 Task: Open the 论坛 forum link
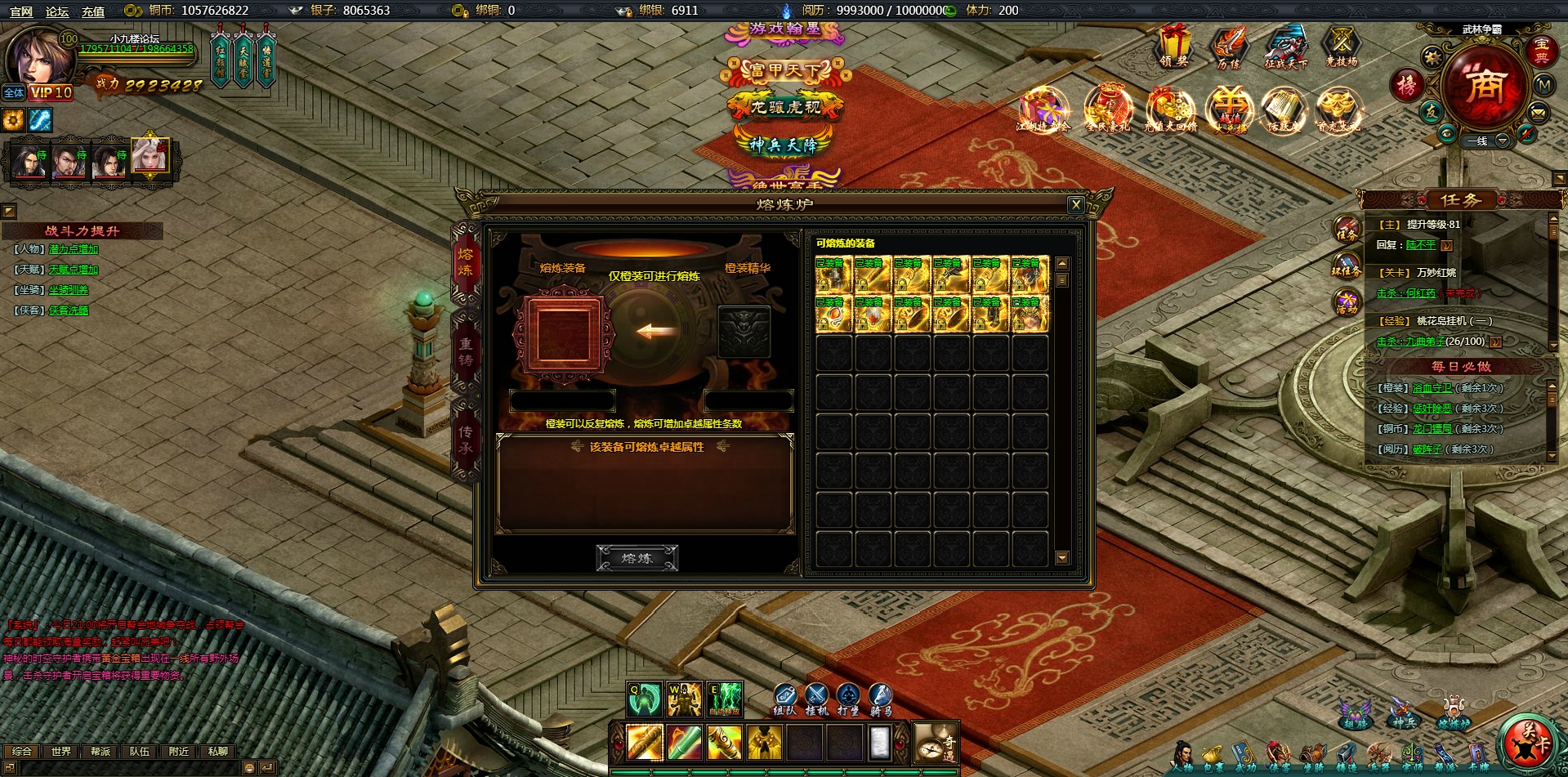click(57, 11)
